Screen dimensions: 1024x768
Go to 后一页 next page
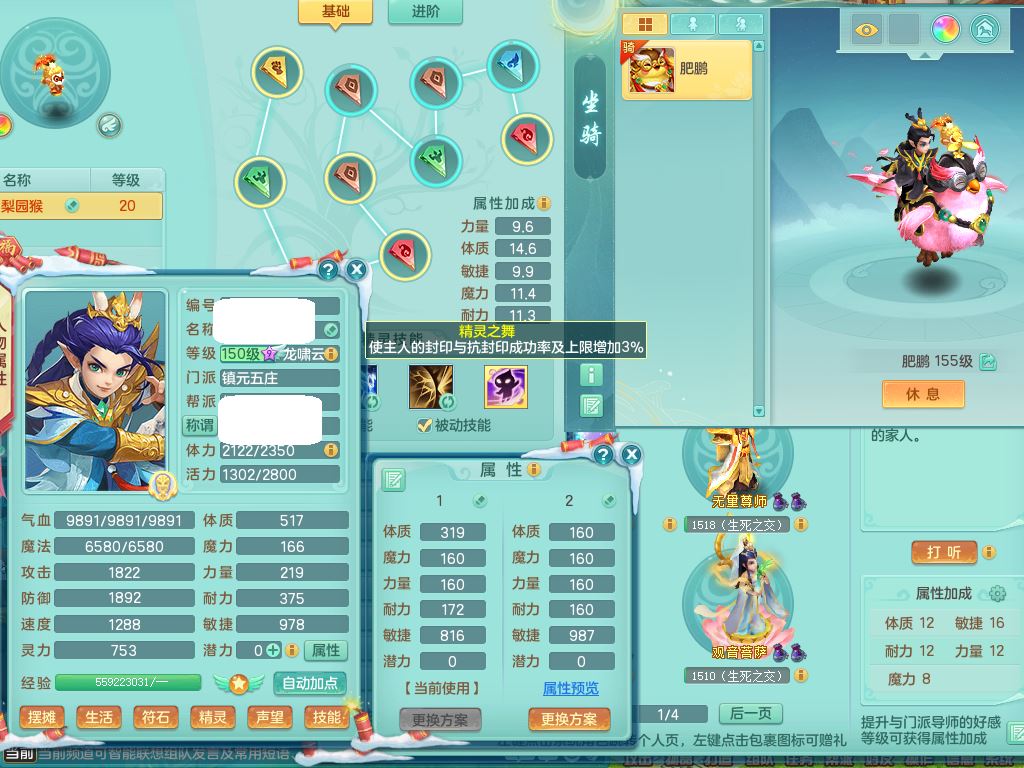750,713
